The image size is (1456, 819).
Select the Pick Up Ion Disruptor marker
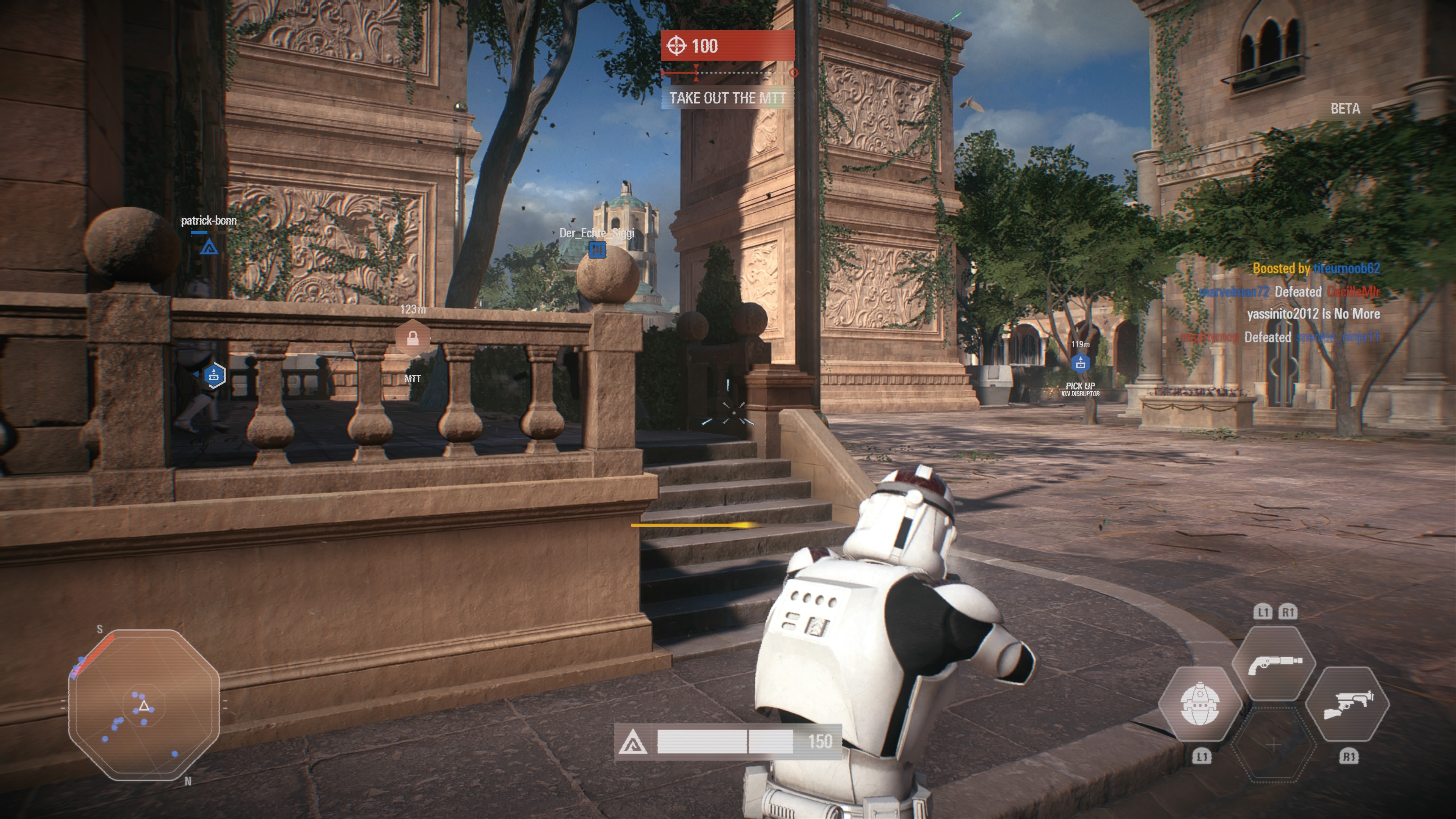point(1080,363)
